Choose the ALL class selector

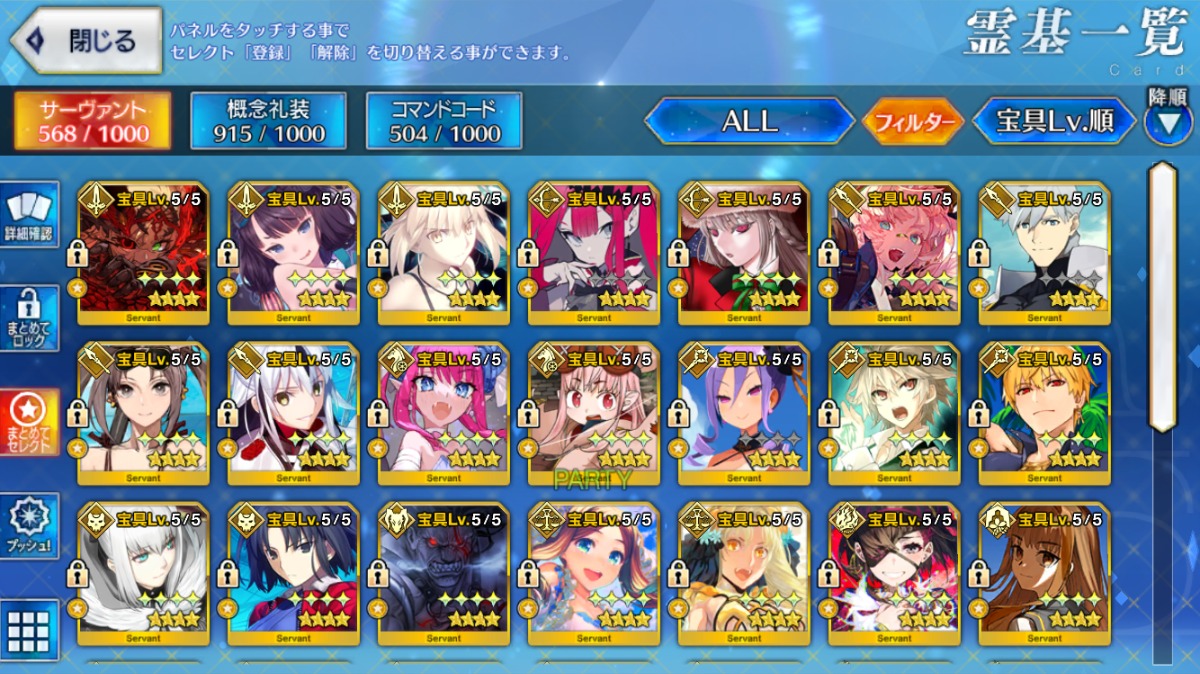(x=749, y=122)
